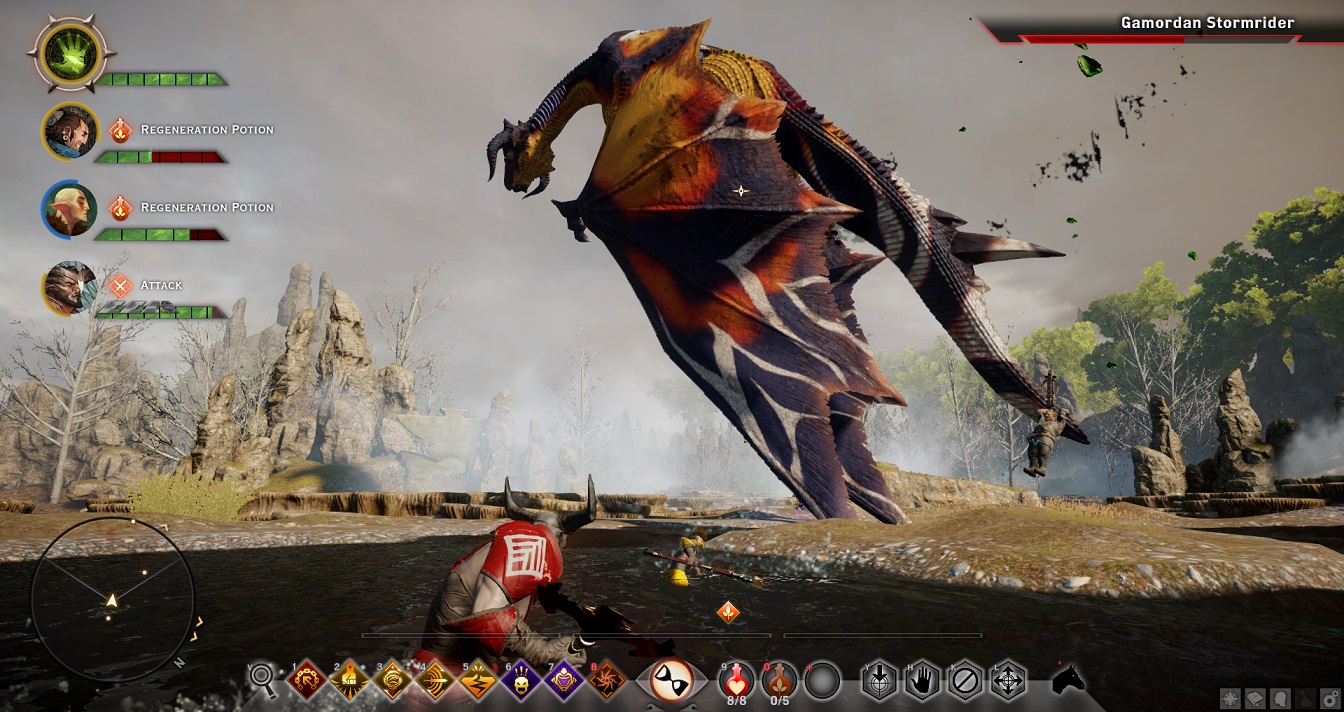Switch to the bald elf party member
Image resolution: width=1344 pixels, height=712 pixels.
tap(70, 208)
